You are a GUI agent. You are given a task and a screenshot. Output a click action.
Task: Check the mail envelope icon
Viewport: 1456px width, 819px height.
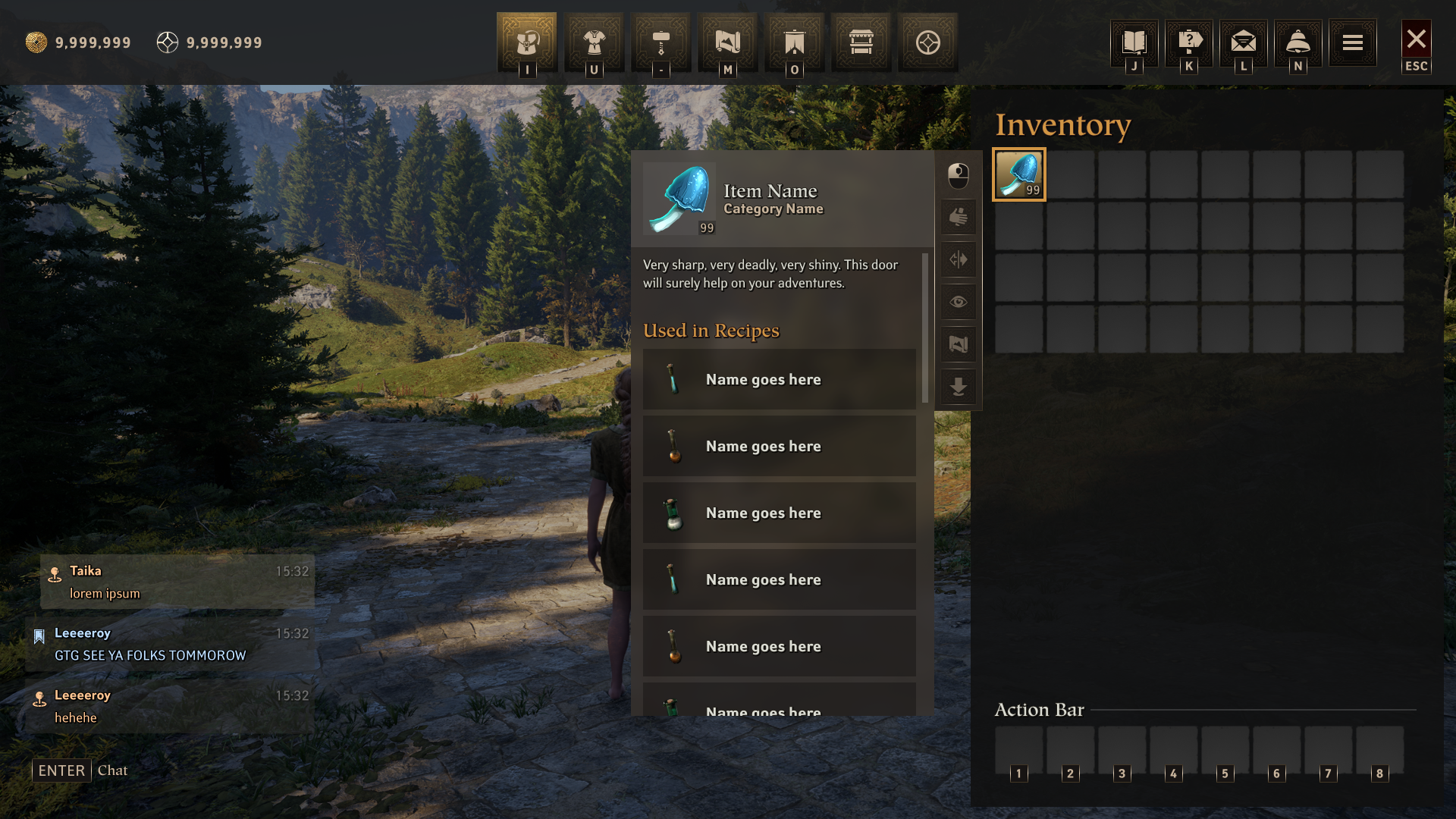coord(1244,42)
